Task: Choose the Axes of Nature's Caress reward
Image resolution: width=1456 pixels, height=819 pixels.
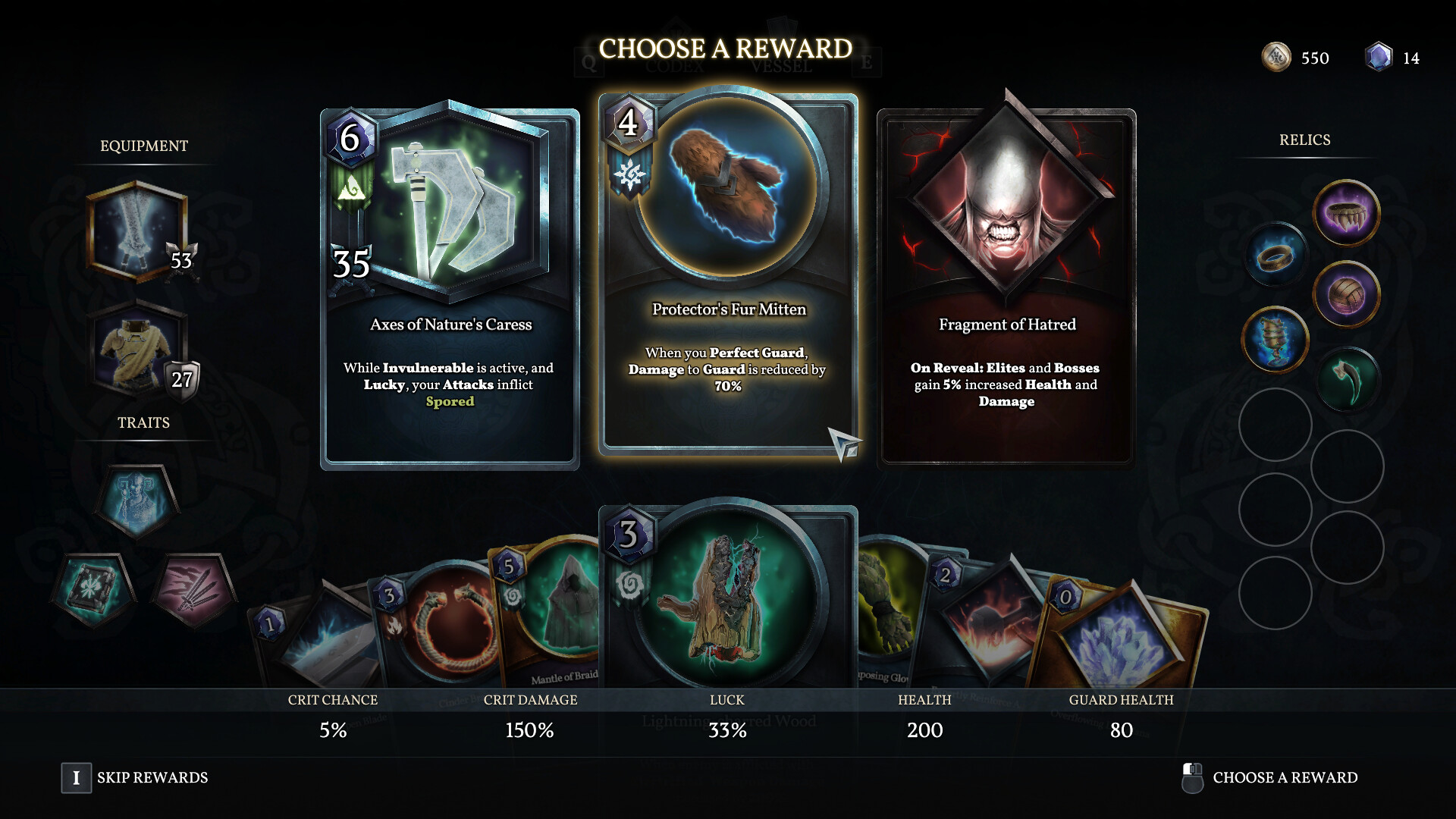Action: [450, 288]
